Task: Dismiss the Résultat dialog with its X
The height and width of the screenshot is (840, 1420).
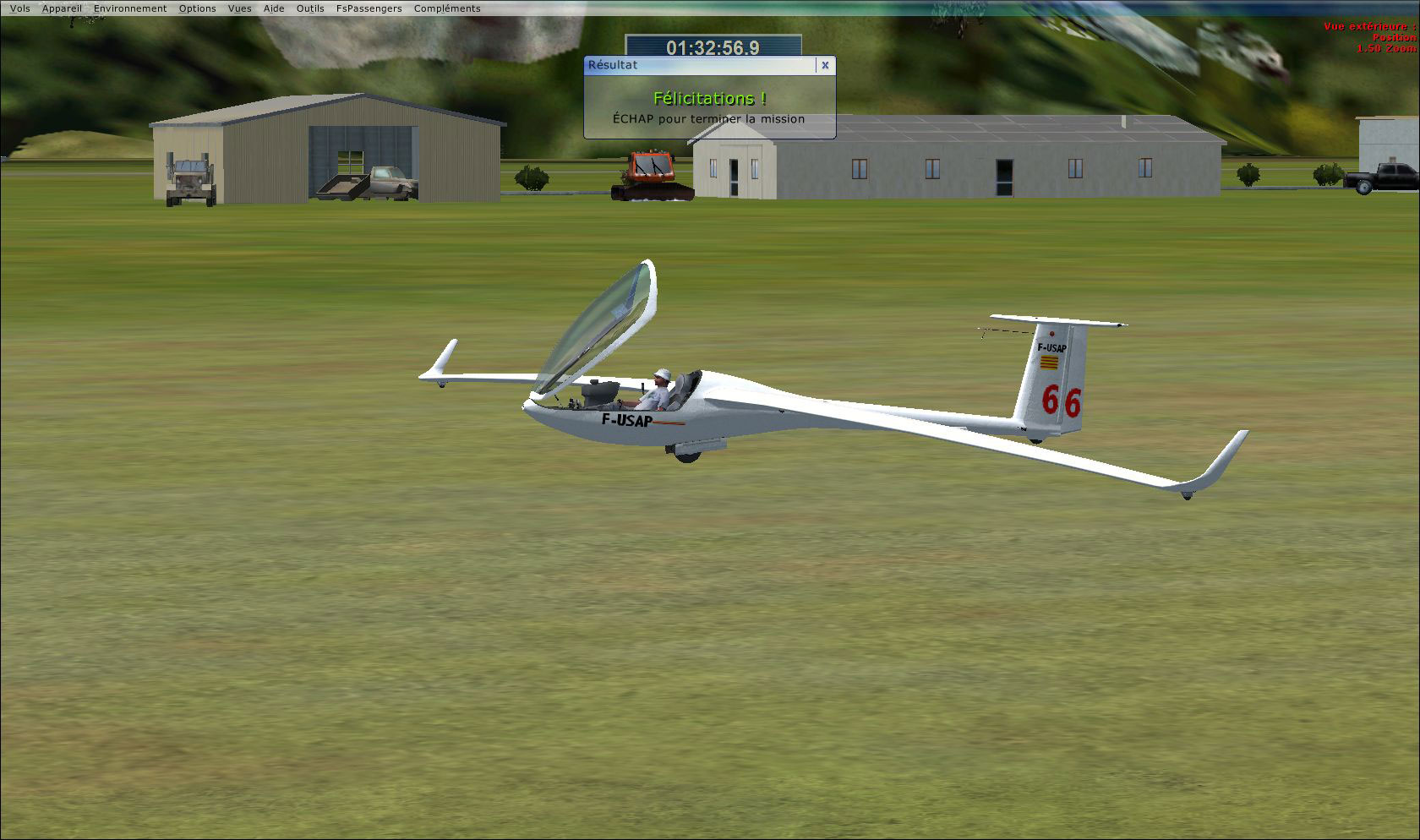Action: pyautogui.click(x=825, y=65)
